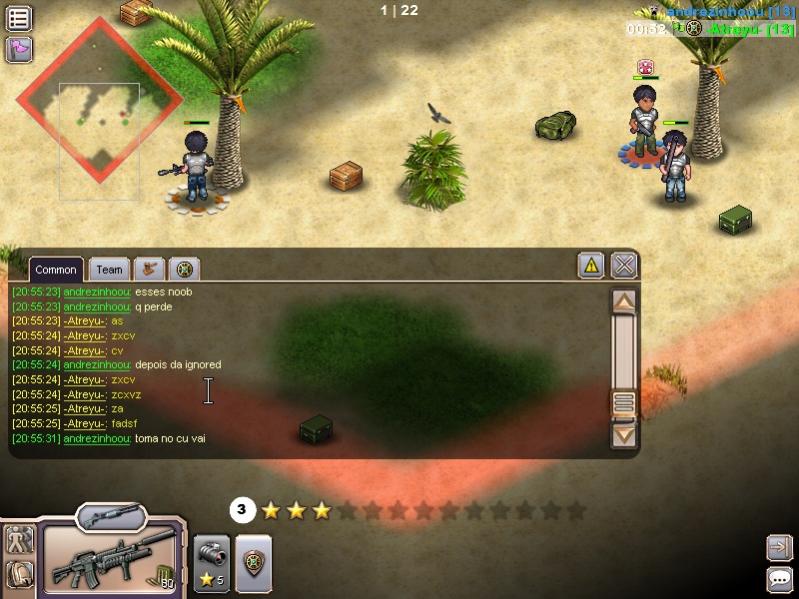799x599 pixels.
Task: Switch to the Common chat tab
Action: (x=56, y=269)
